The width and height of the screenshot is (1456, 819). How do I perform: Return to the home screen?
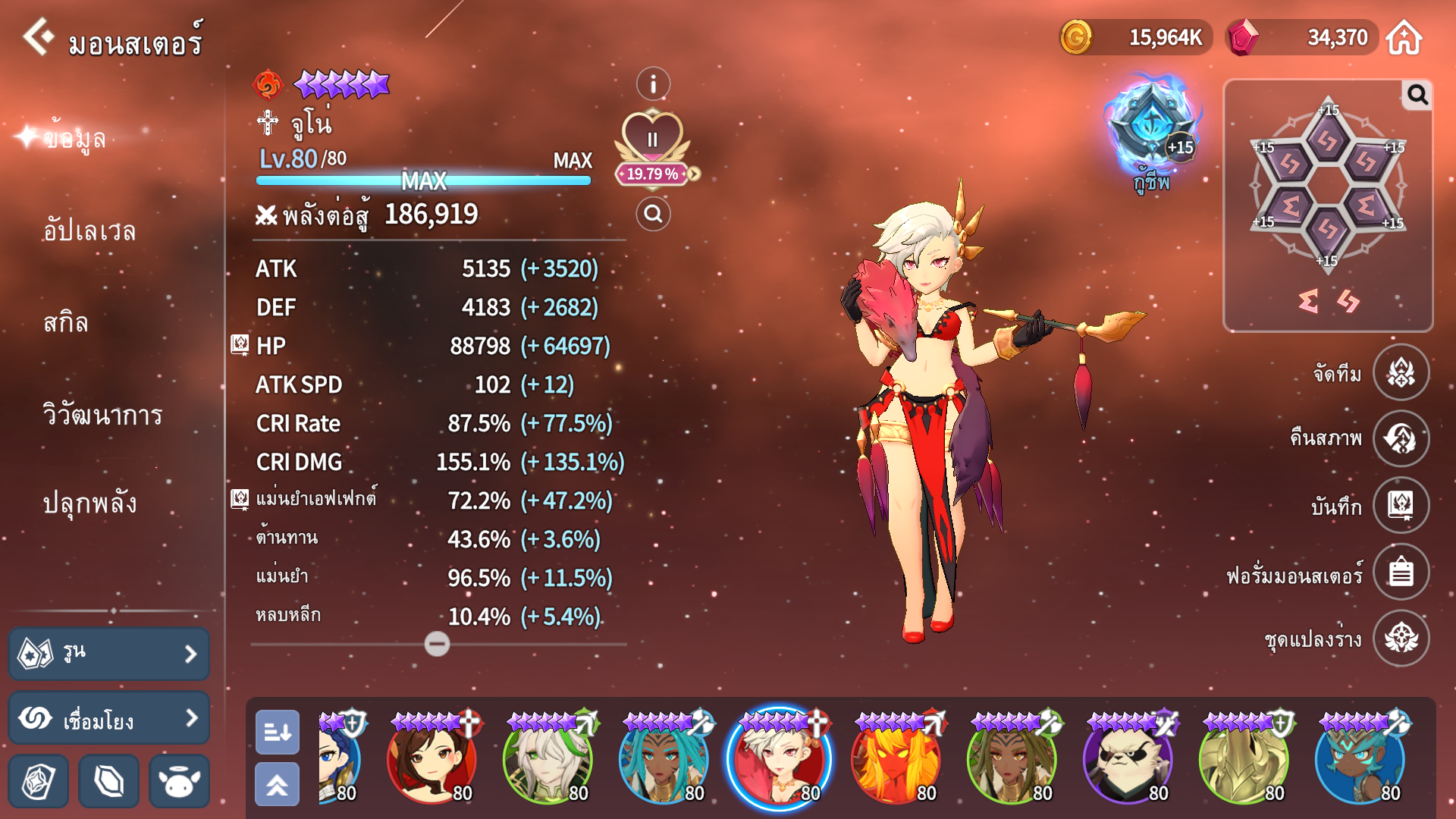(1404, 38)
